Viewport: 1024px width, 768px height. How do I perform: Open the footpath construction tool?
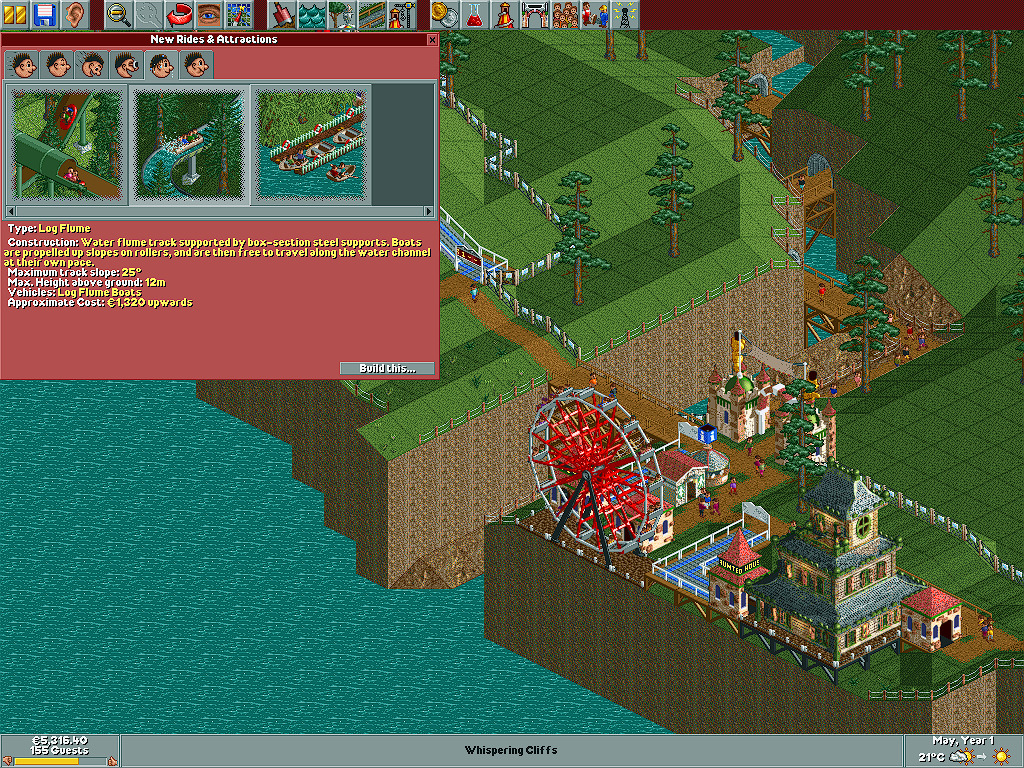[371, 15]
